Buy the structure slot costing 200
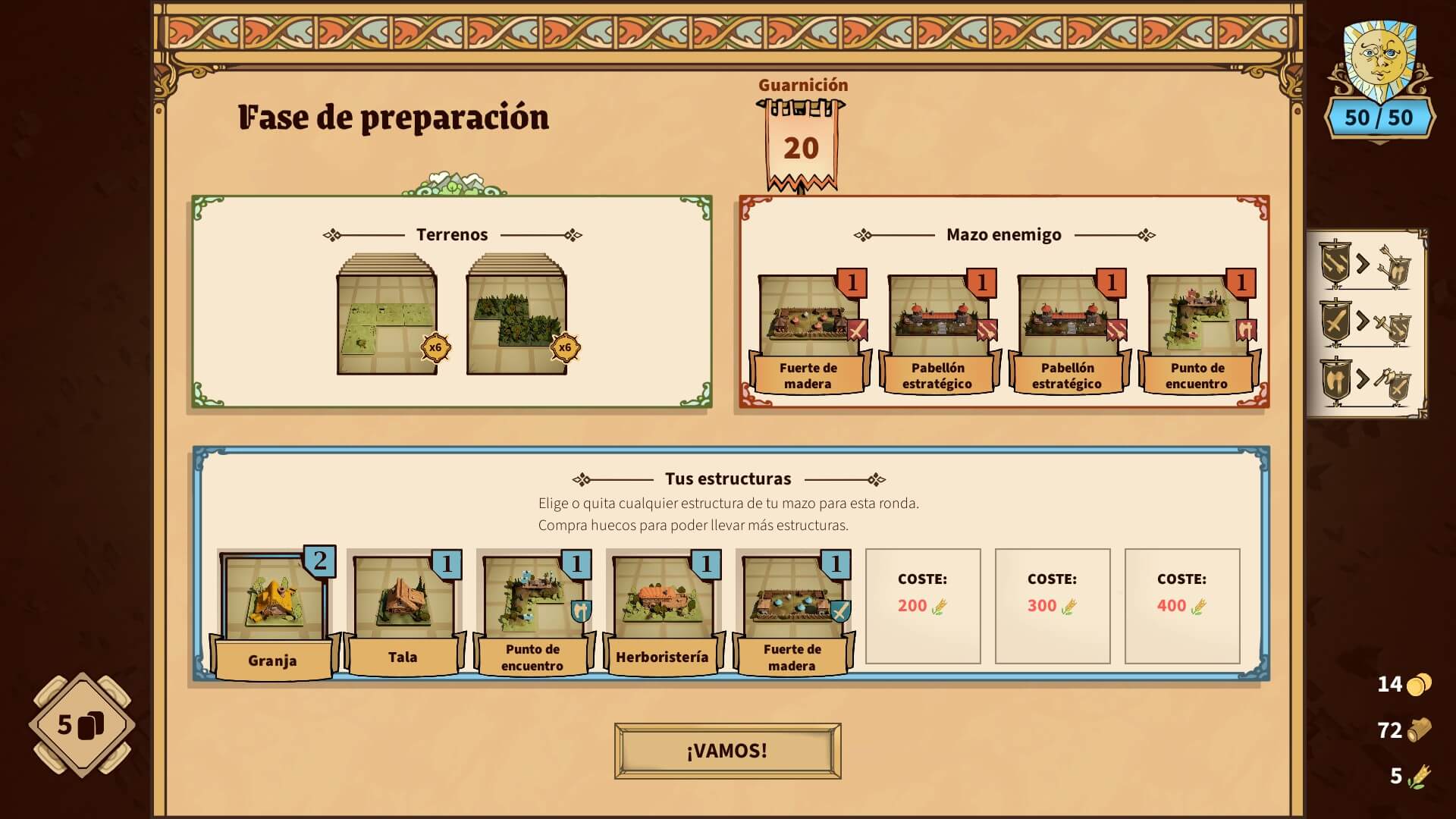1456x819 pixels. point(922,606)
